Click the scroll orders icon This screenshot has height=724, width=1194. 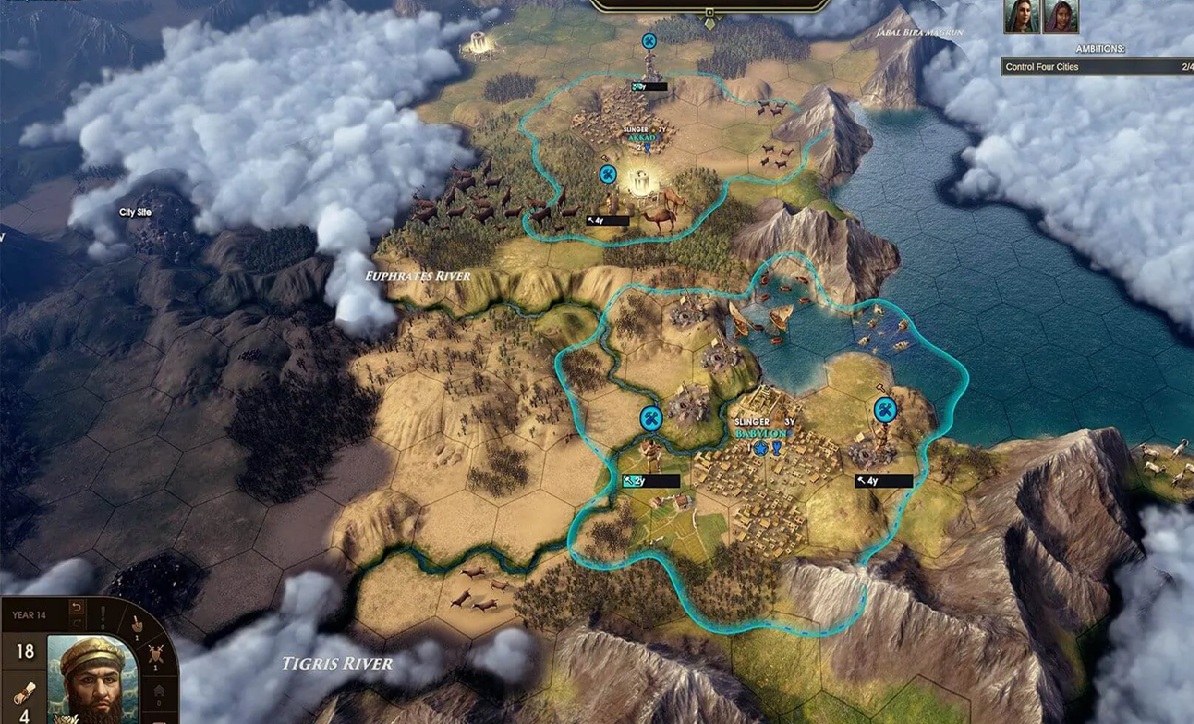(26, 691)
